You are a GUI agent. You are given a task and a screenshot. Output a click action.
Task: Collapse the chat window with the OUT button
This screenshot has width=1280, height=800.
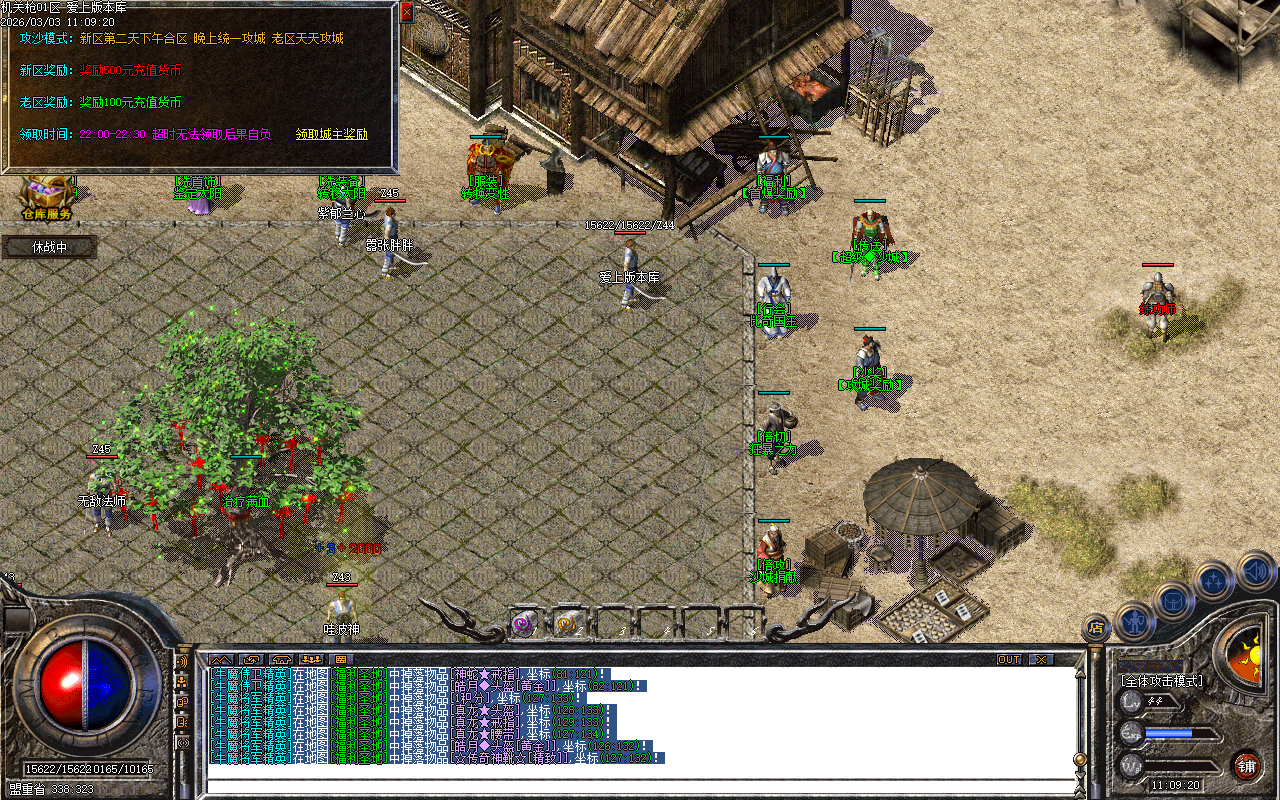1010,659
